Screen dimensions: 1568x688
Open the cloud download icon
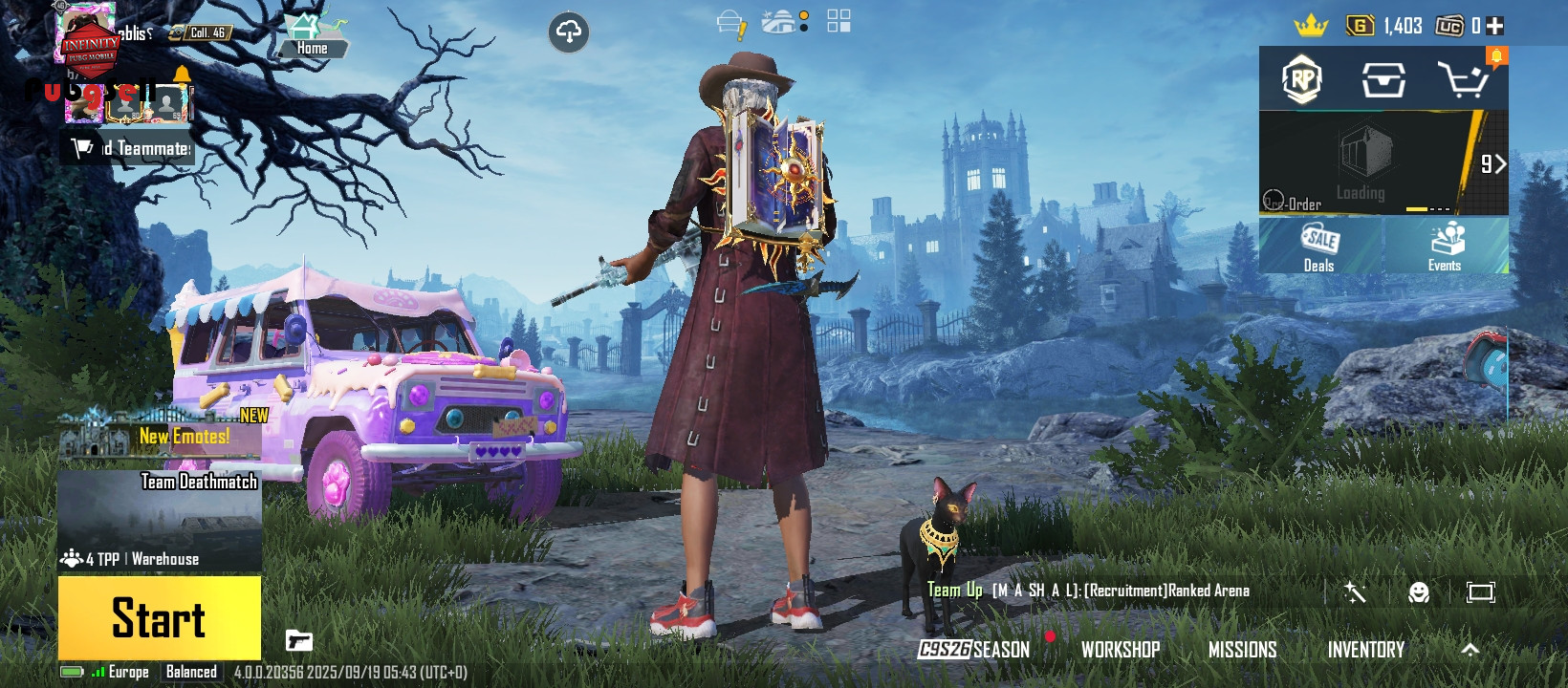568,32
